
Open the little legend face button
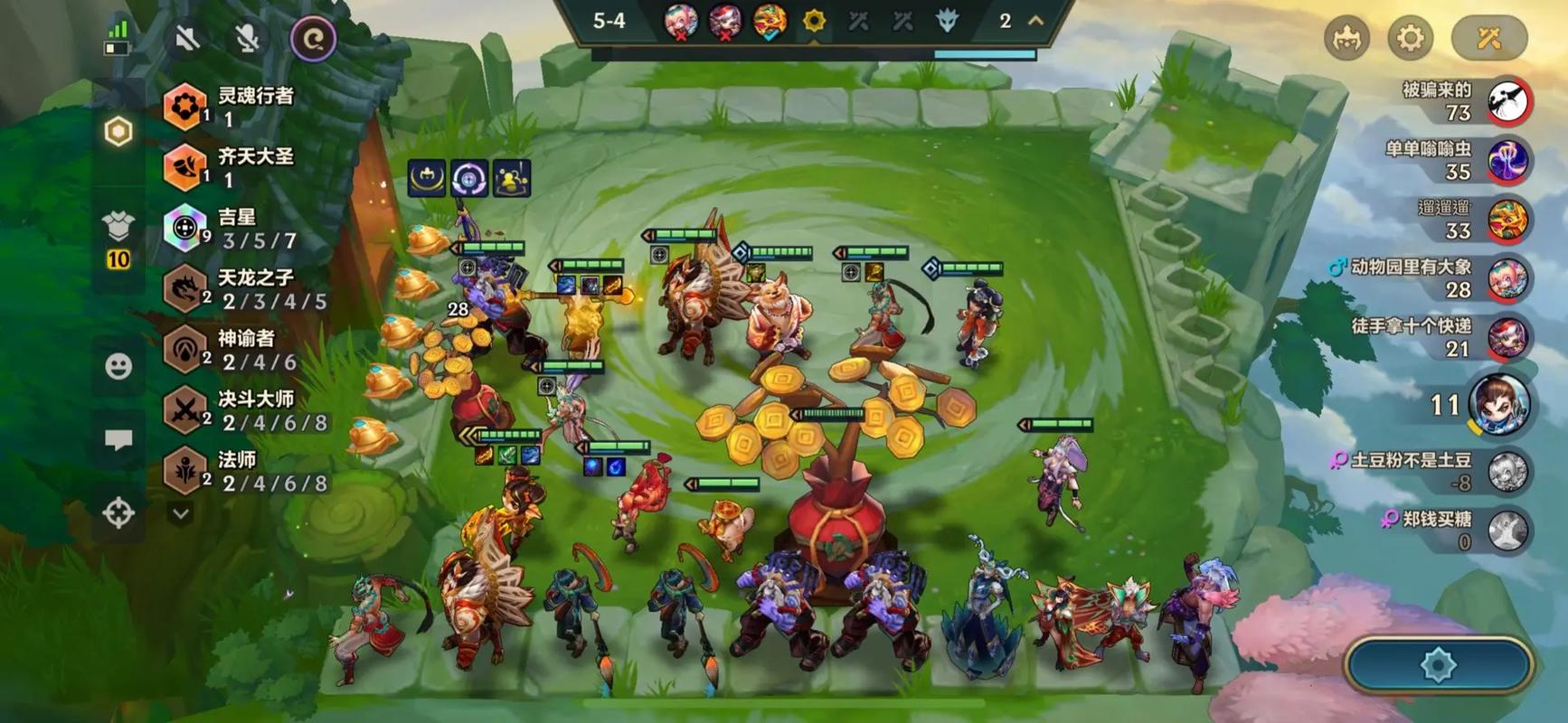tap(1346, 38)
